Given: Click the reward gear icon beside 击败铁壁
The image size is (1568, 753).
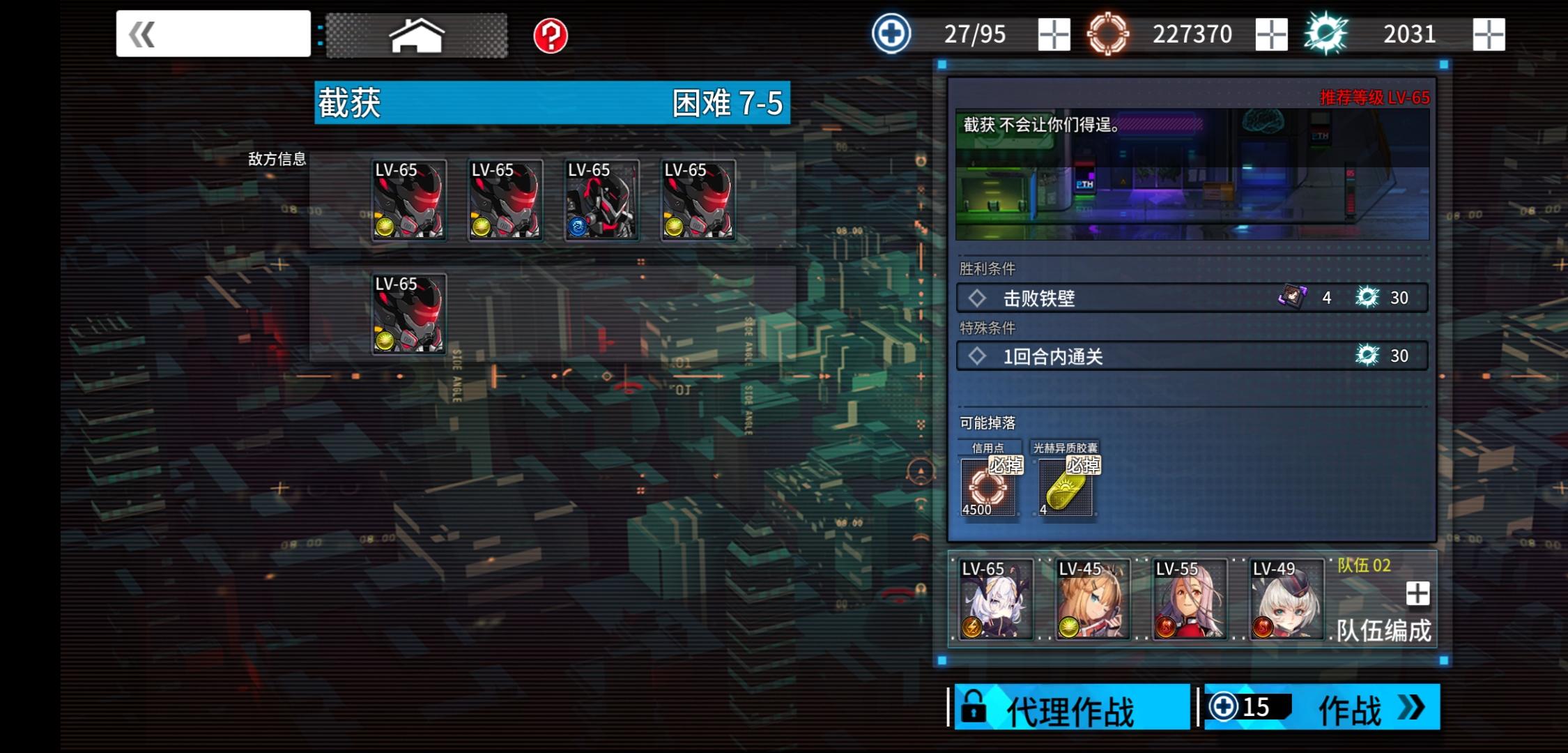Looking at the screenshot, I should pyautogui.click(x=1367, y=298).
